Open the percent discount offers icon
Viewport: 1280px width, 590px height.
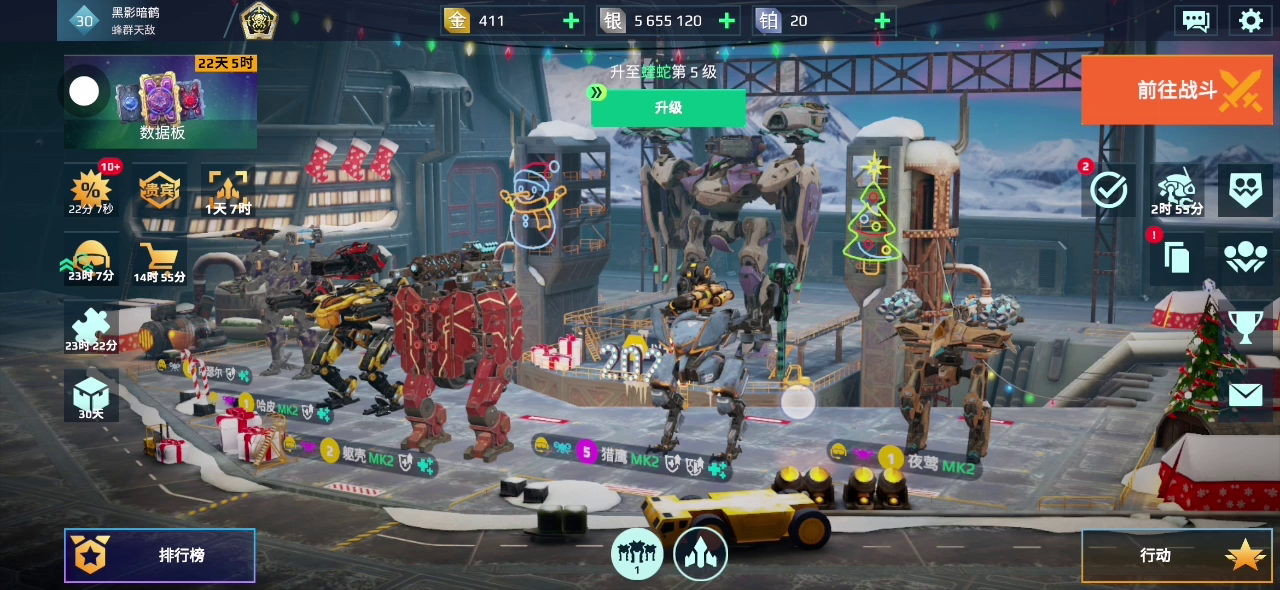coord(91,190)
